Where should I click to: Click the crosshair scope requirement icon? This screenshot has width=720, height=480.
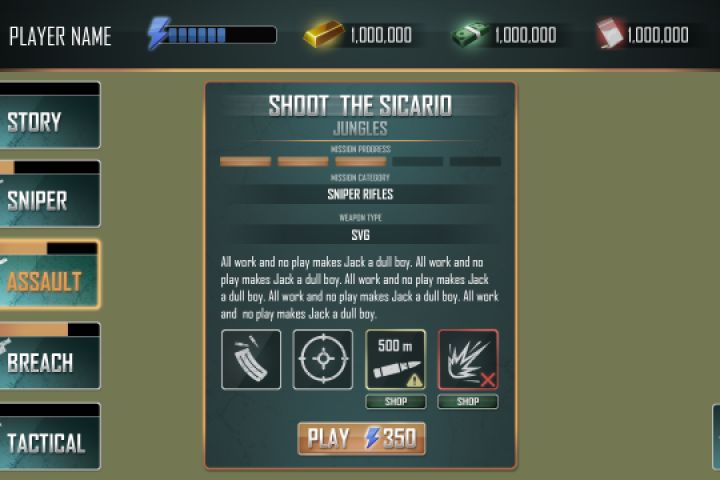point(323,359)
